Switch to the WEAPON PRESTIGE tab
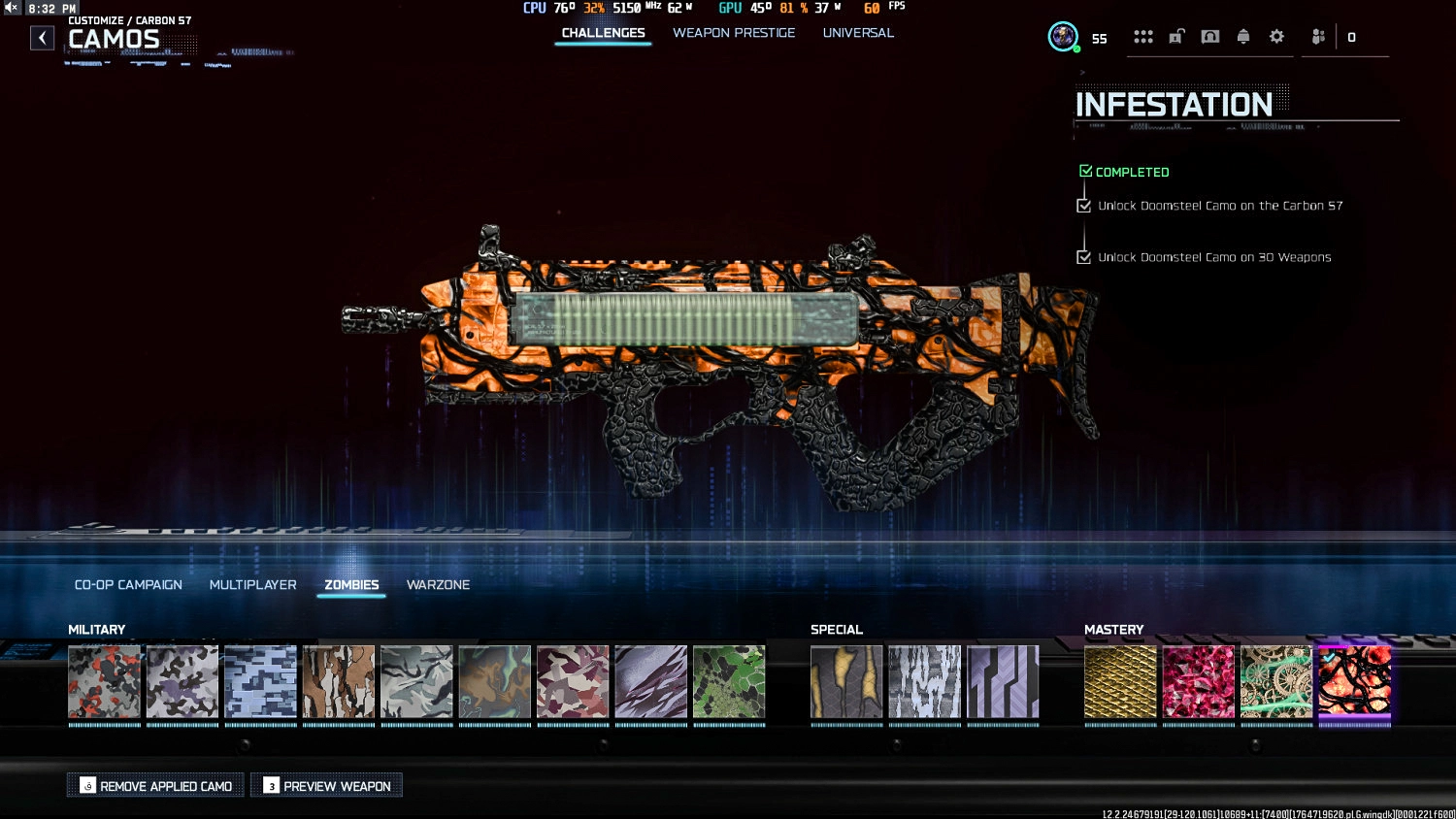This screenshot has height=819, width=1456. pos(734,32)
